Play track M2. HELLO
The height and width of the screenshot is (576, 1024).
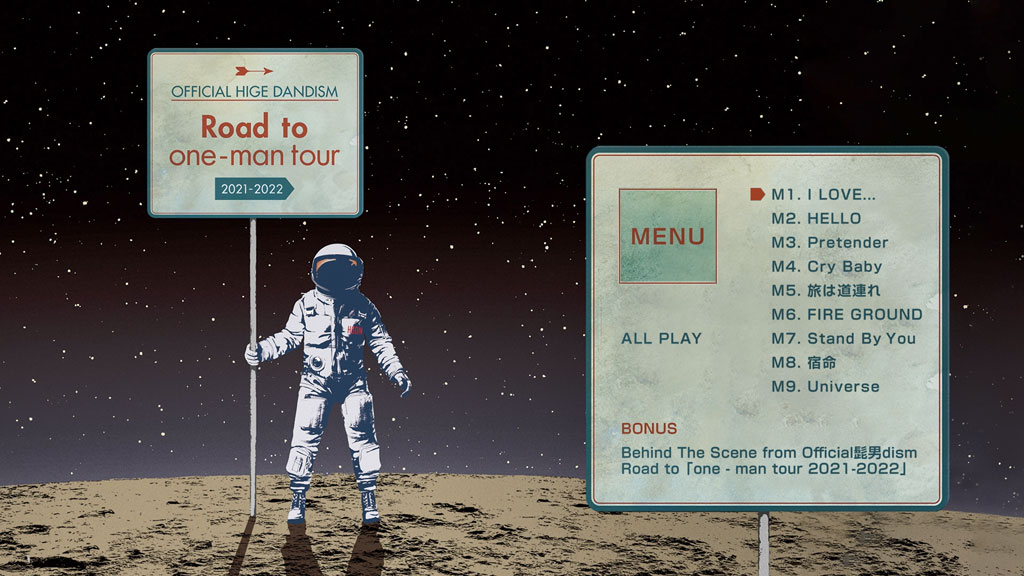pyautogui.click(x=815, y=218)
